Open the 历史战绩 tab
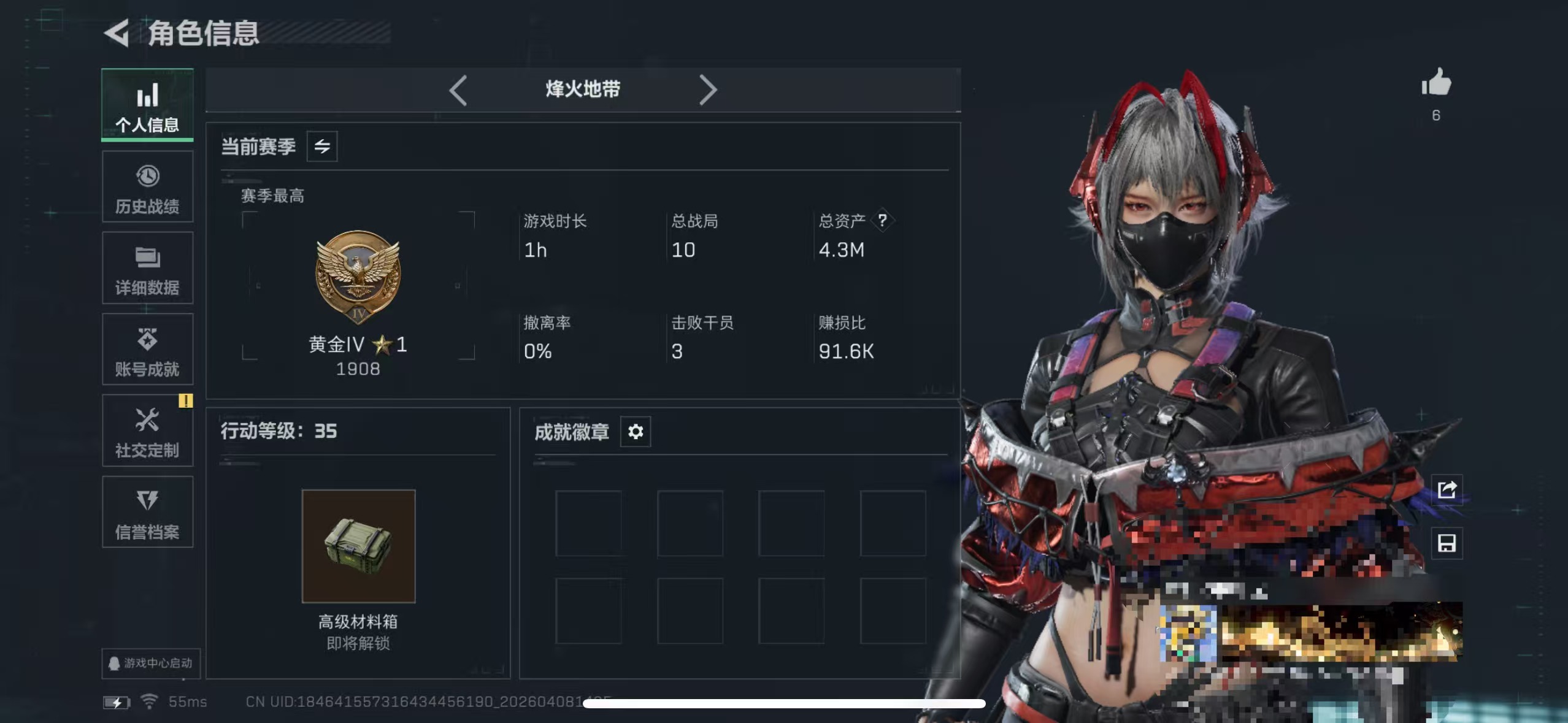Image resolution: width=1568 pixels, height=723 pixels. click(147, 187)
